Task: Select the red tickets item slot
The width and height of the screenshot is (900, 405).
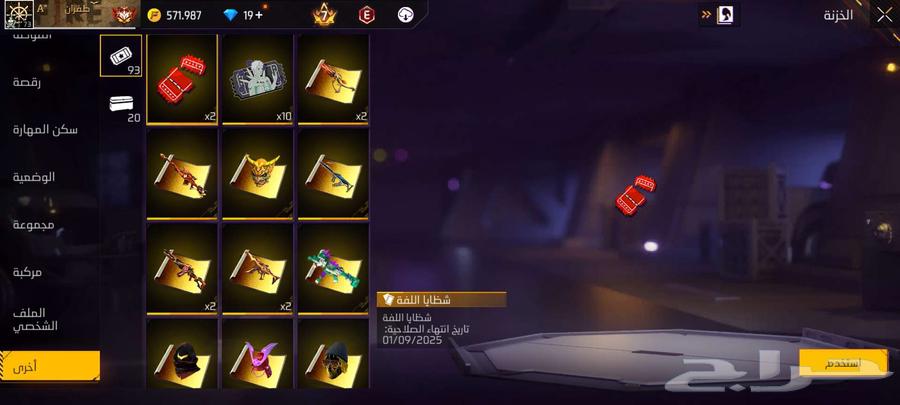Action: click(182, 79)
